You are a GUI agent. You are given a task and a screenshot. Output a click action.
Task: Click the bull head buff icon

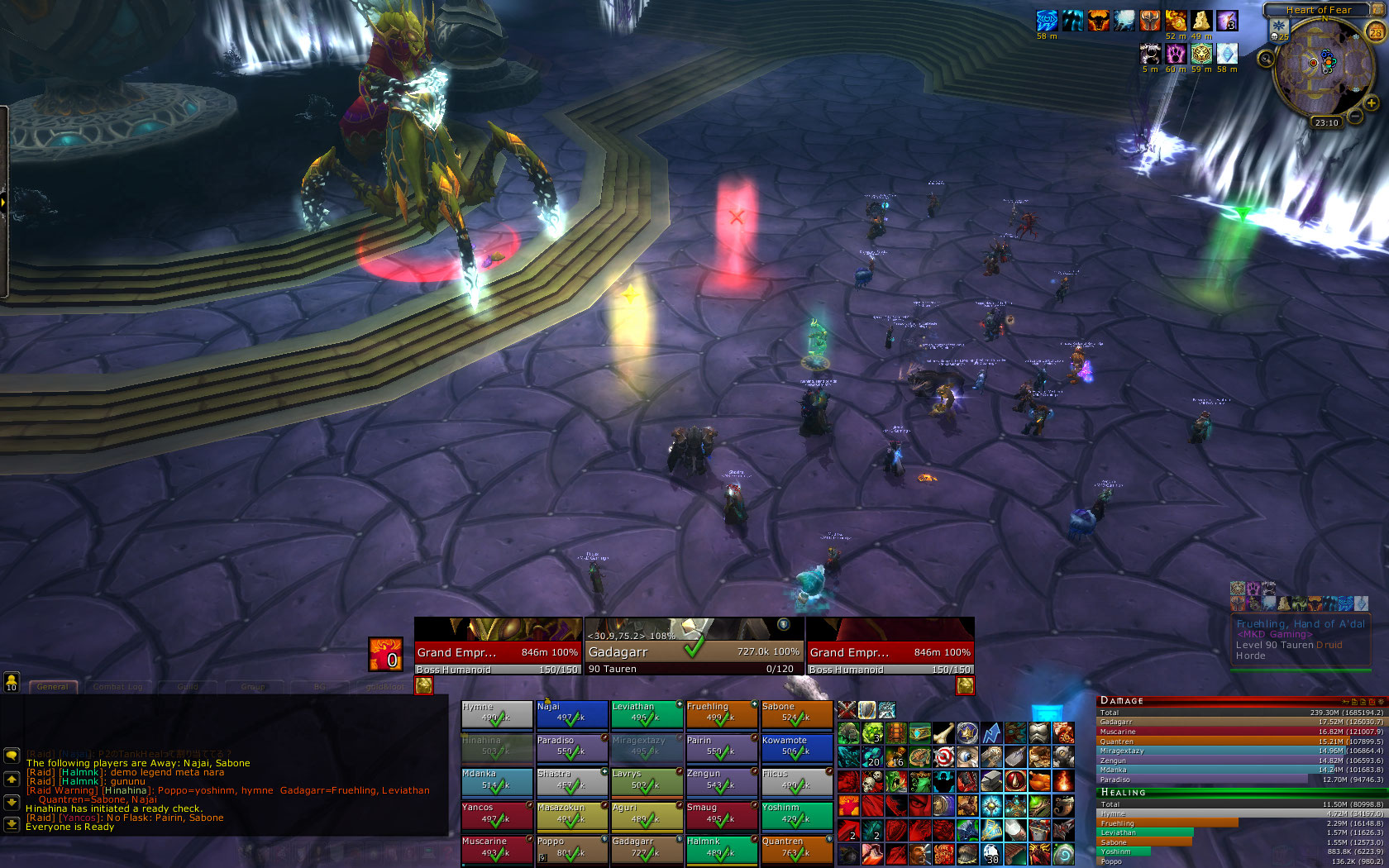pos(1098,21)
